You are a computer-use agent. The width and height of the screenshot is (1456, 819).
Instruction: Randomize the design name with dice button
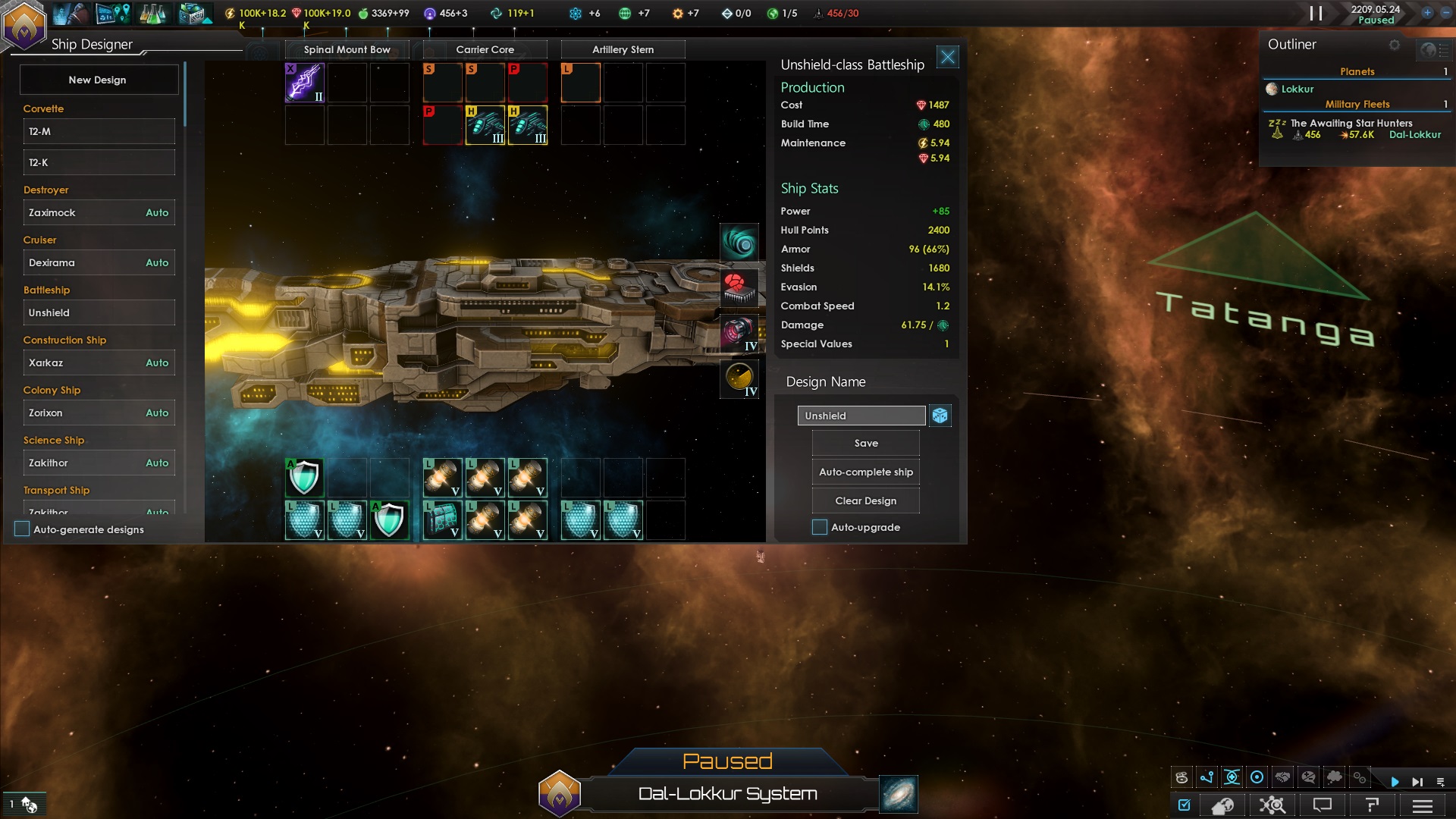pyautogui.click(x=940, y=416)
